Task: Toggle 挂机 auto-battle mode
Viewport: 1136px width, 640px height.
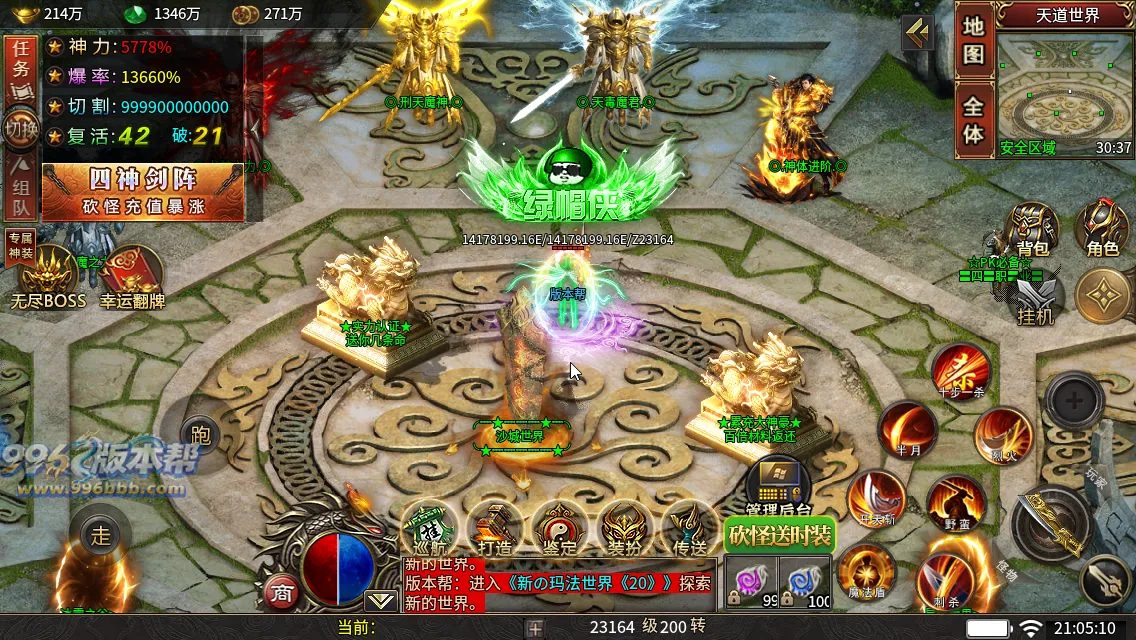Action: pos(1035,300)
